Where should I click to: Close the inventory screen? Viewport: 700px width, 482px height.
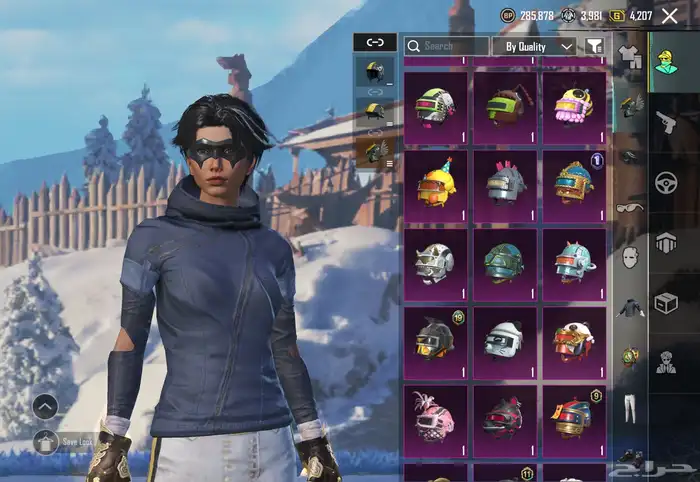pyautogui.click(x=669, y=15)
